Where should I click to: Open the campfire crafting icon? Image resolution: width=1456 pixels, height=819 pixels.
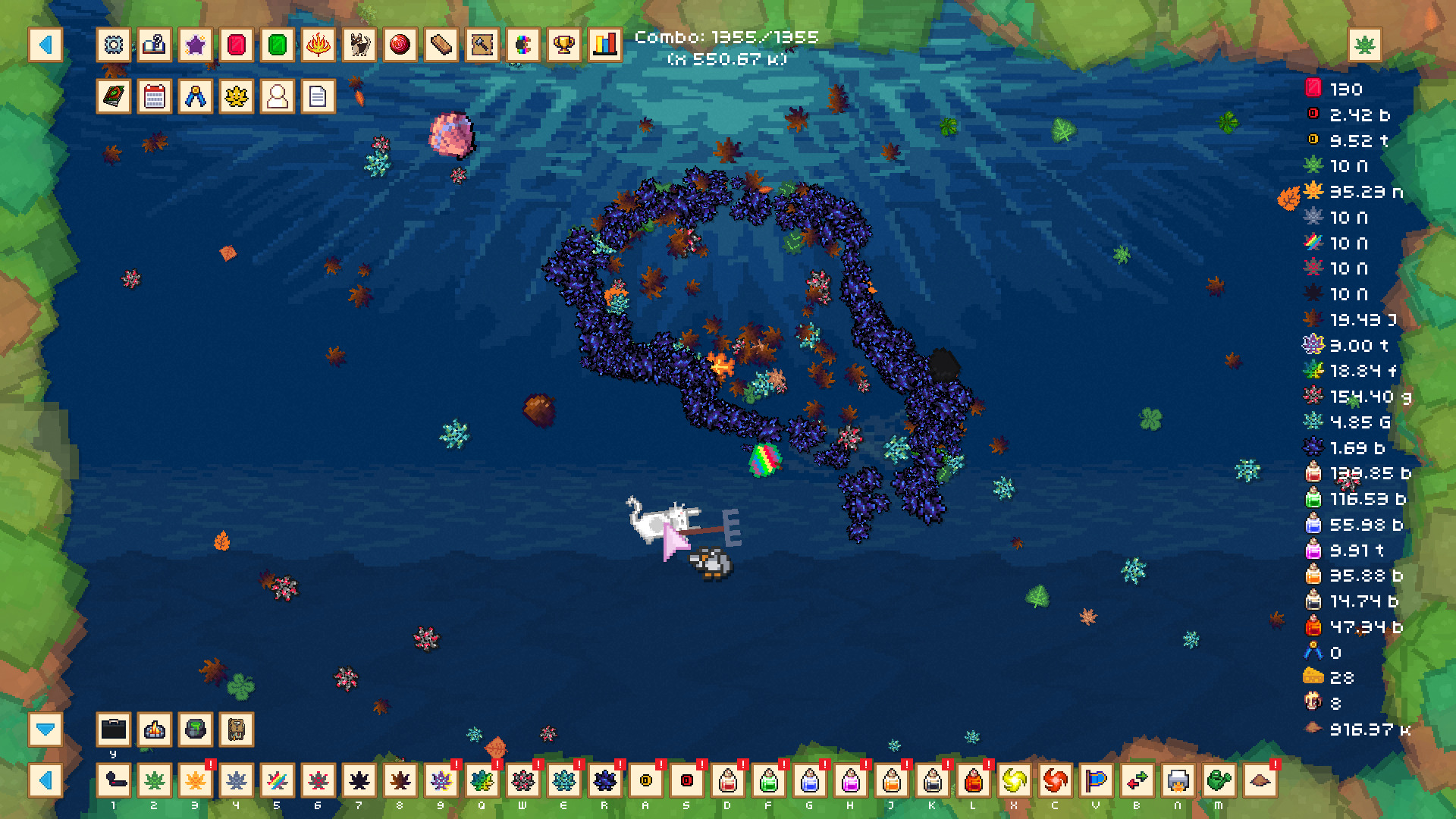155,730
